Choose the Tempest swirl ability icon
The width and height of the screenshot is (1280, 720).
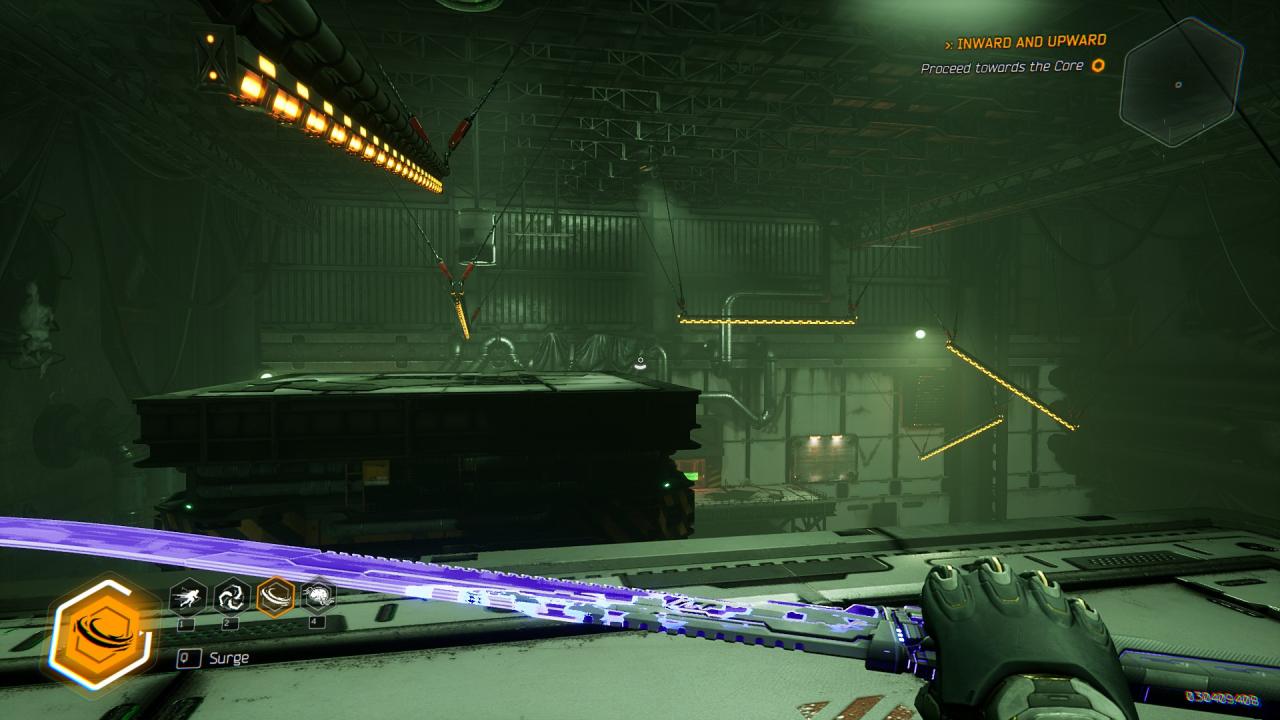coord(232,597)
